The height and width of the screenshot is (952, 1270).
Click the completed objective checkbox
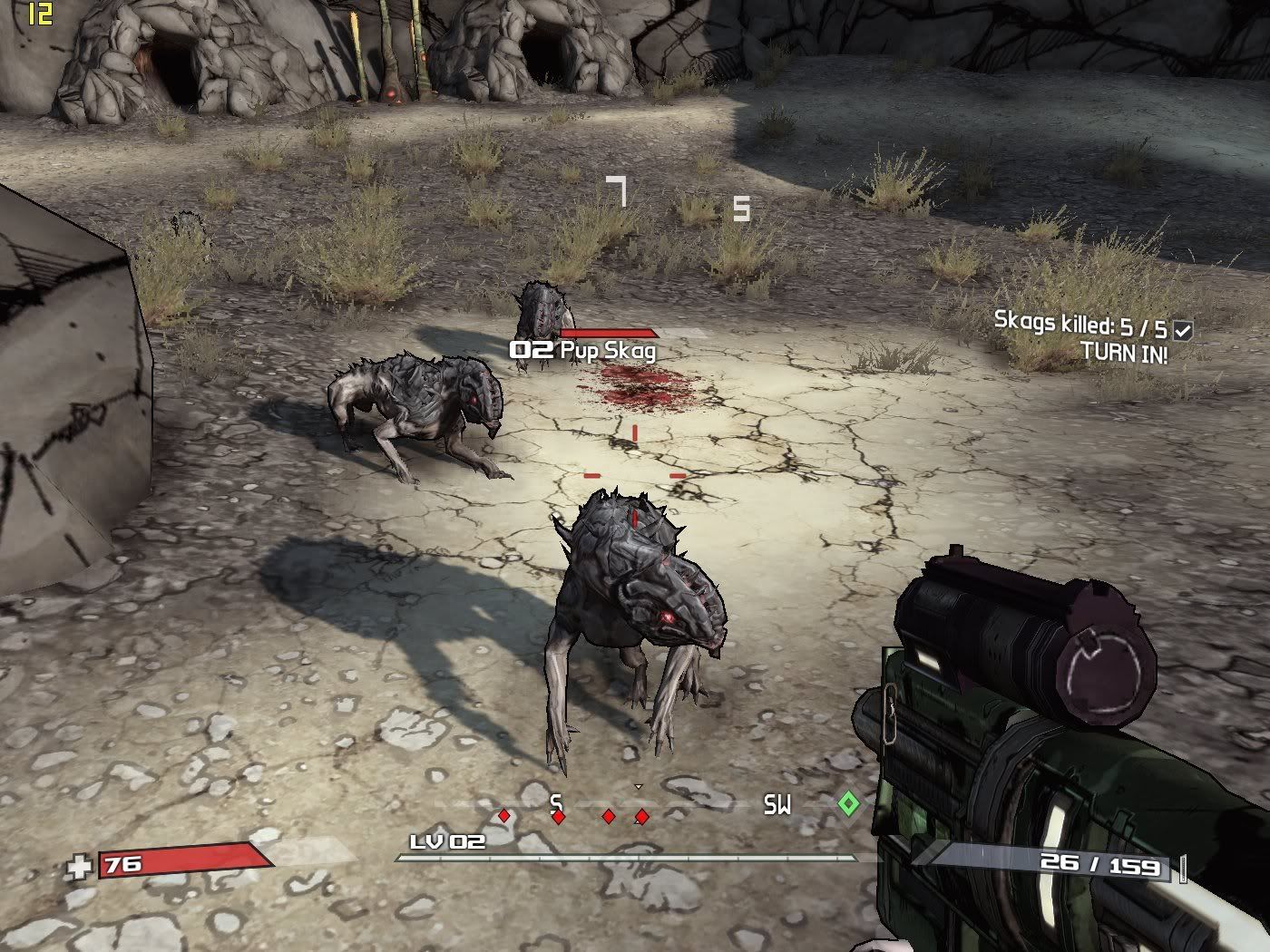[1182, 331]
